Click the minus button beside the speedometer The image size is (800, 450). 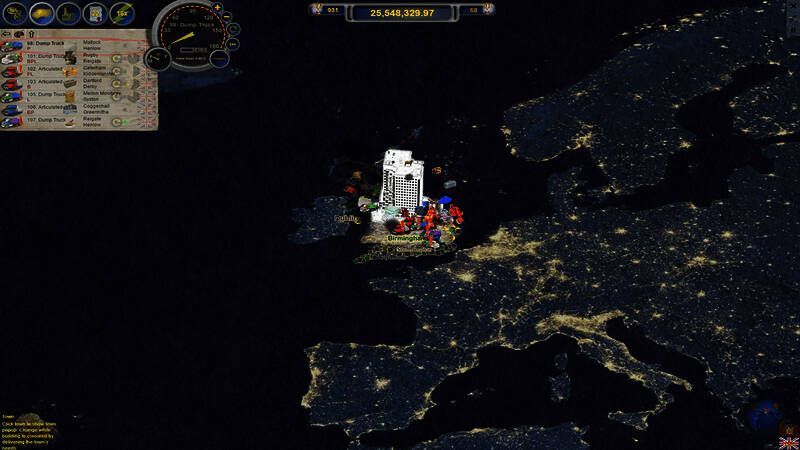pyautogui.click(x=226, y=18)
